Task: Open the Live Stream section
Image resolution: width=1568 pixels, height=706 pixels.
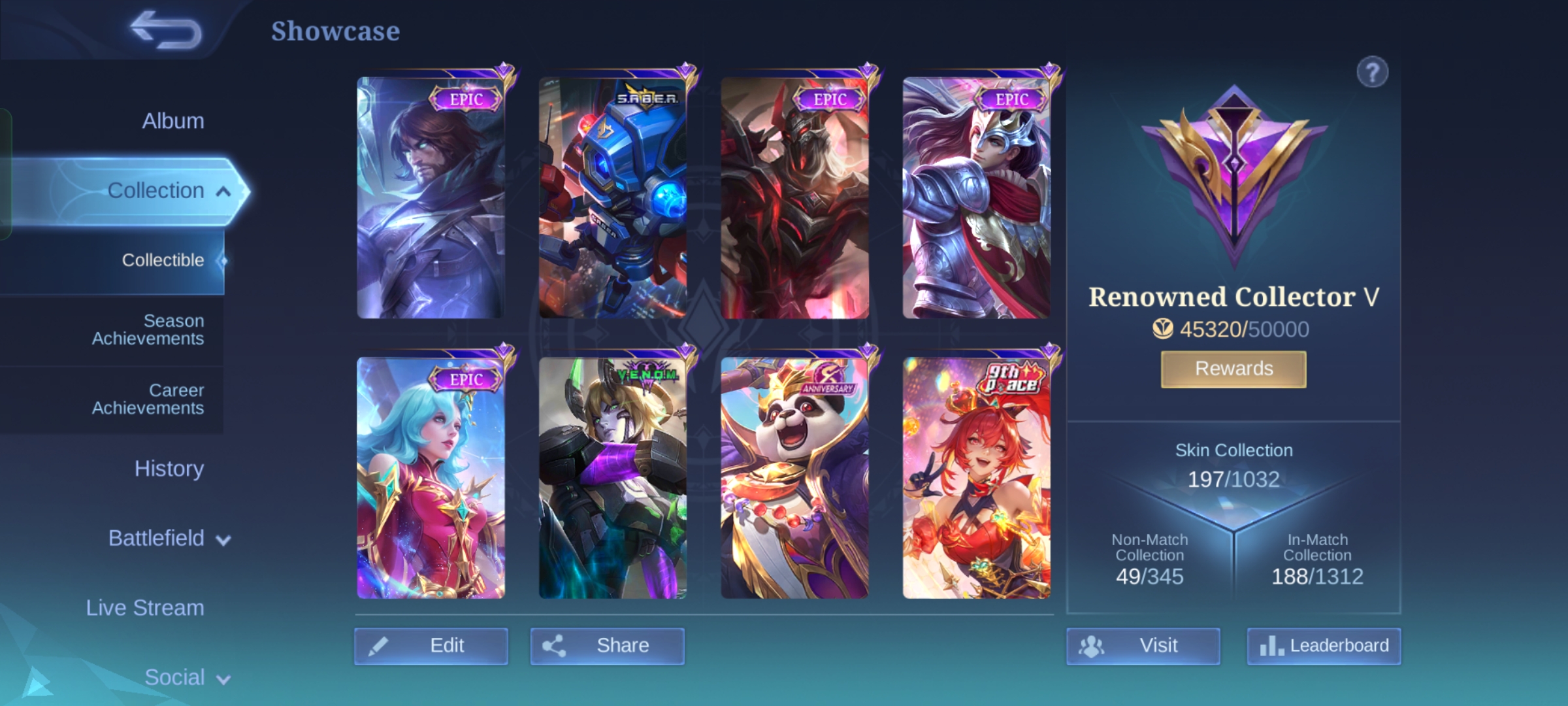Action: pos(145,608)
